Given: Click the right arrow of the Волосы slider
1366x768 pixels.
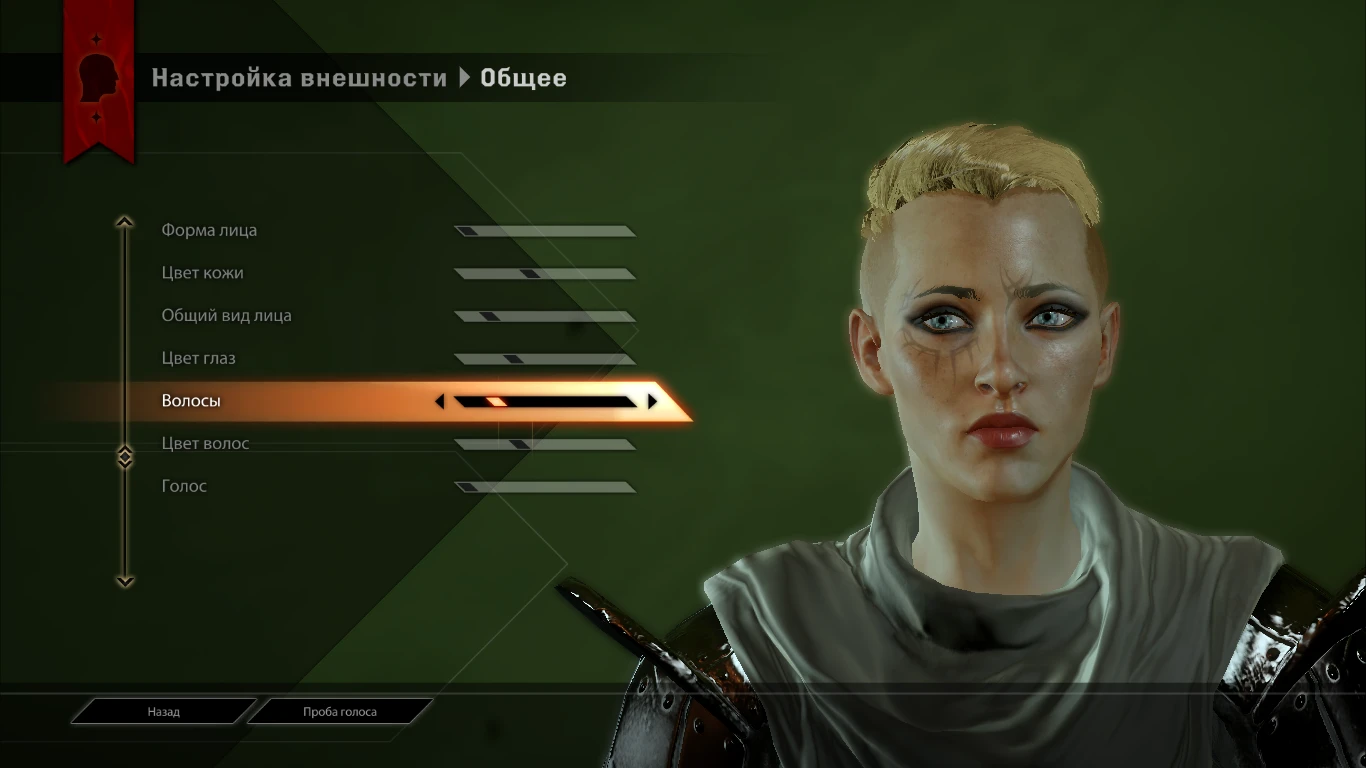Looking at the screenshot, I should [x=652, y=401].
